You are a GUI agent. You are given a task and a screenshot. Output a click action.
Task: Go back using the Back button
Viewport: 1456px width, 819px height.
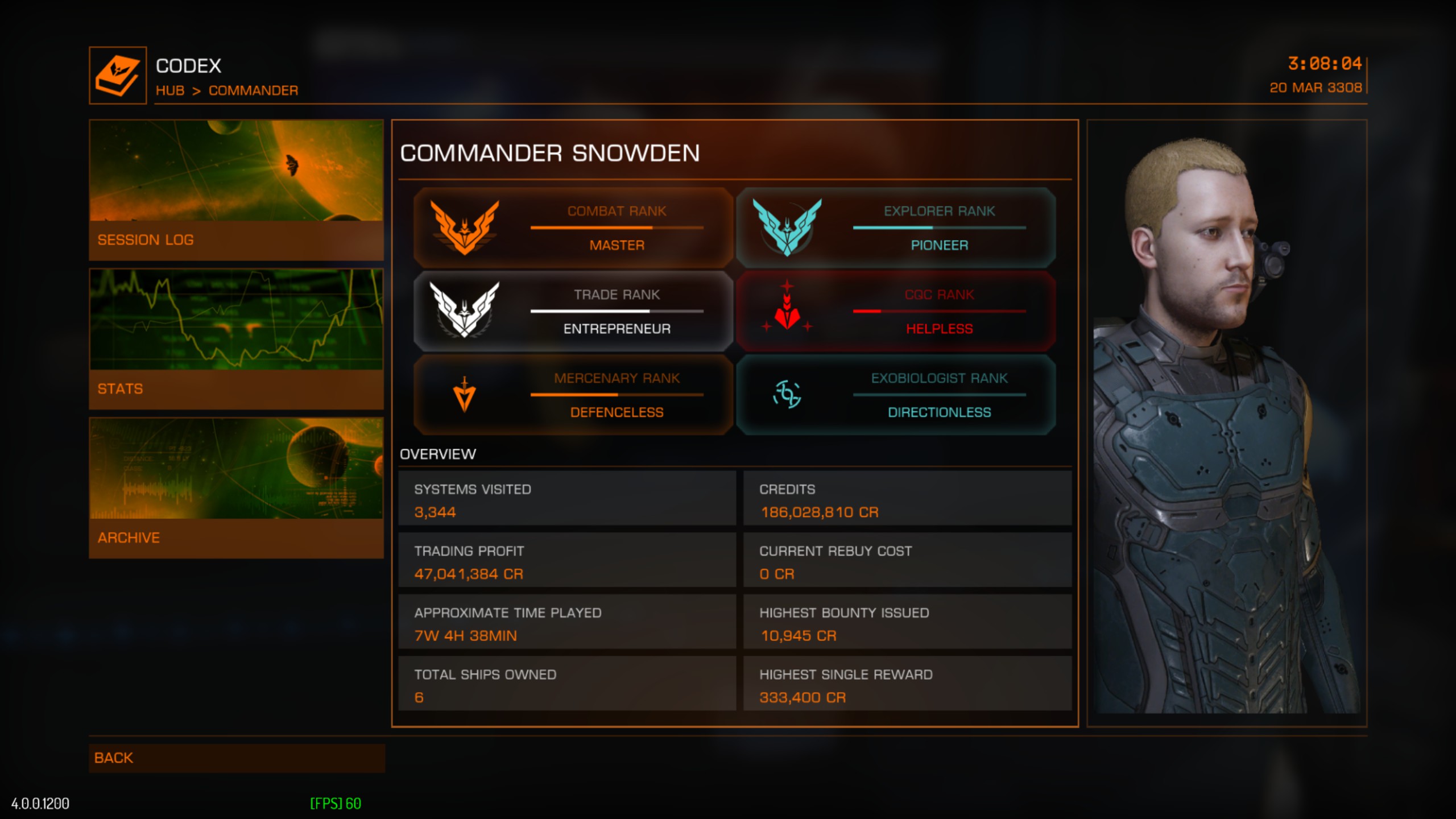click(236, 758)
